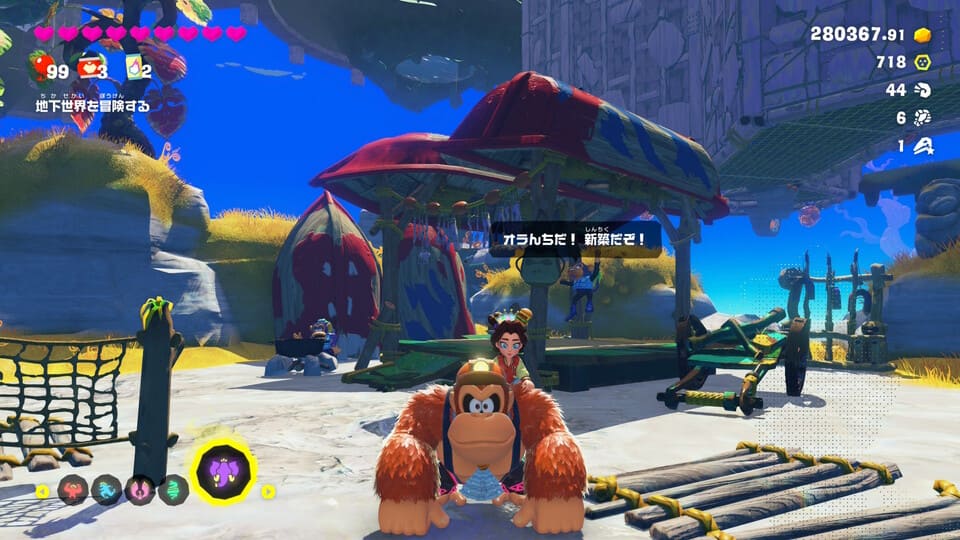Image resolution: width=960 pixels, height=540 pixels.
Task: Use the red heart juice item
Action: [91, 68]
